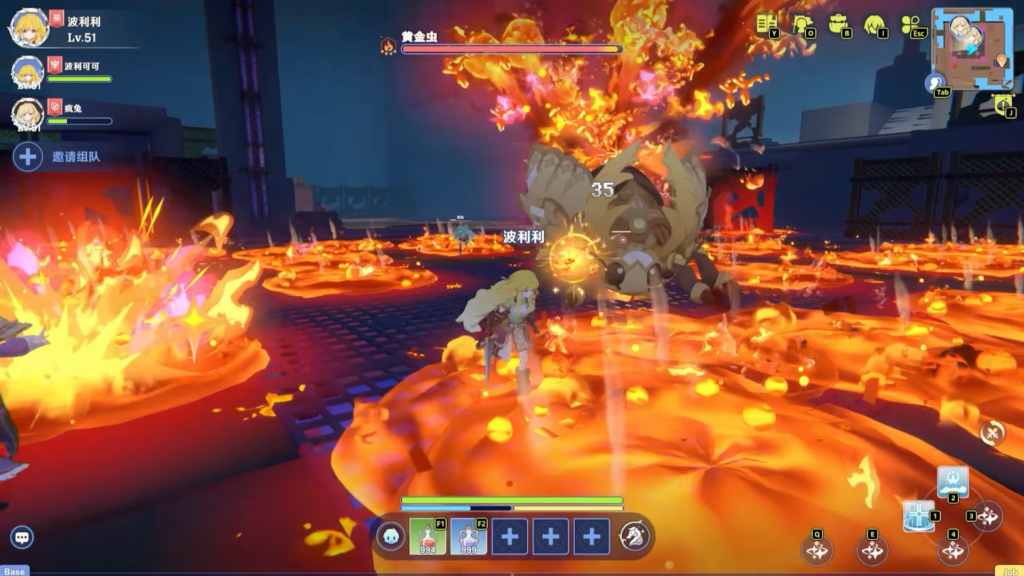Open the character profile silhouette icon
The height and width of the screenshot is (576, 1024).
[802, 24]
